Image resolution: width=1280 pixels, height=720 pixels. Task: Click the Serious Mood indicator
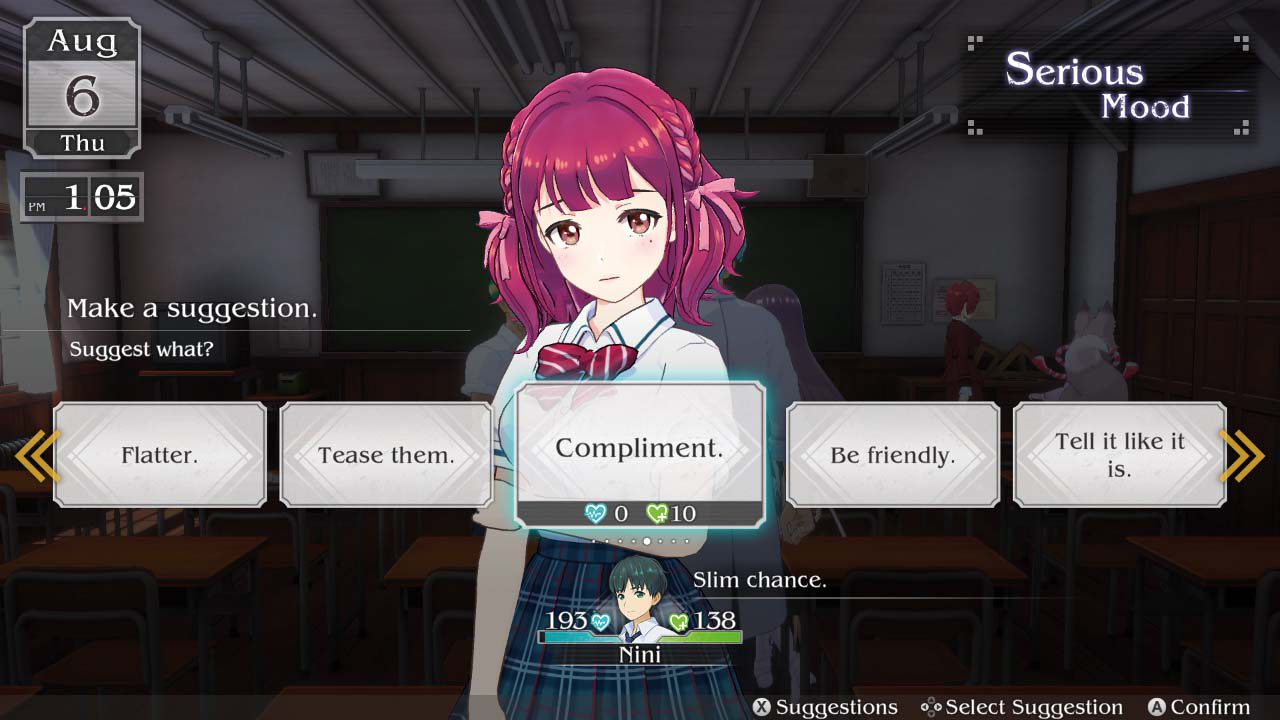[x=1100, y=85]
